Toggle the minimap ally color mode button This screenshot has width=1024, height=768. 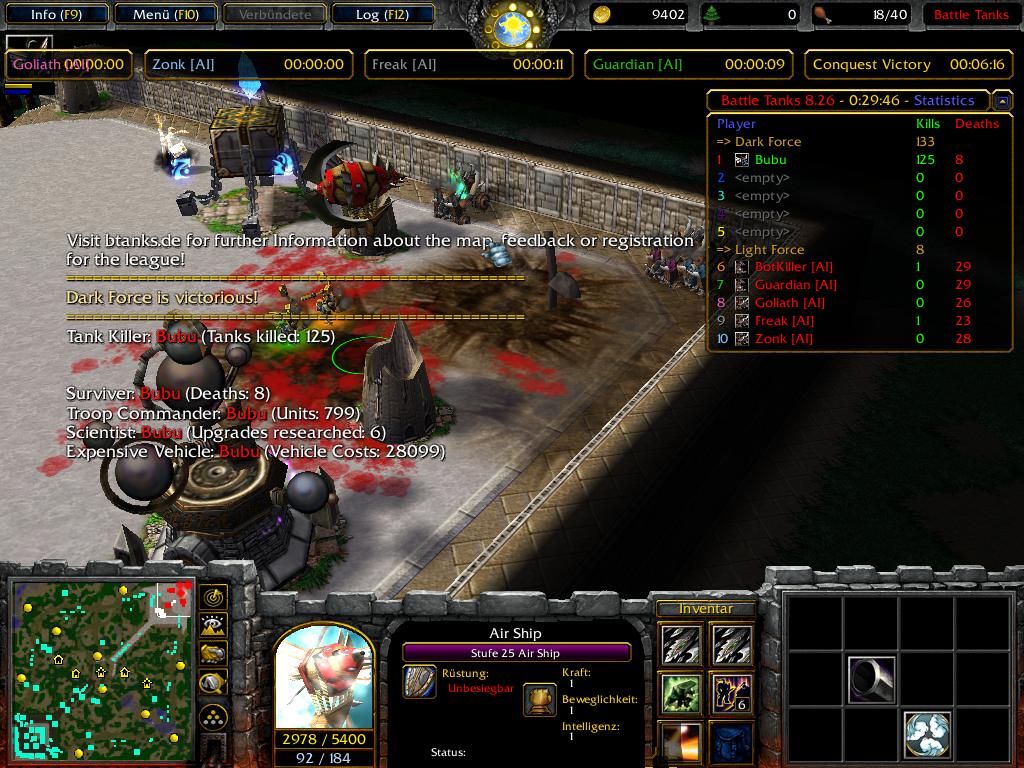click(213, 654)
